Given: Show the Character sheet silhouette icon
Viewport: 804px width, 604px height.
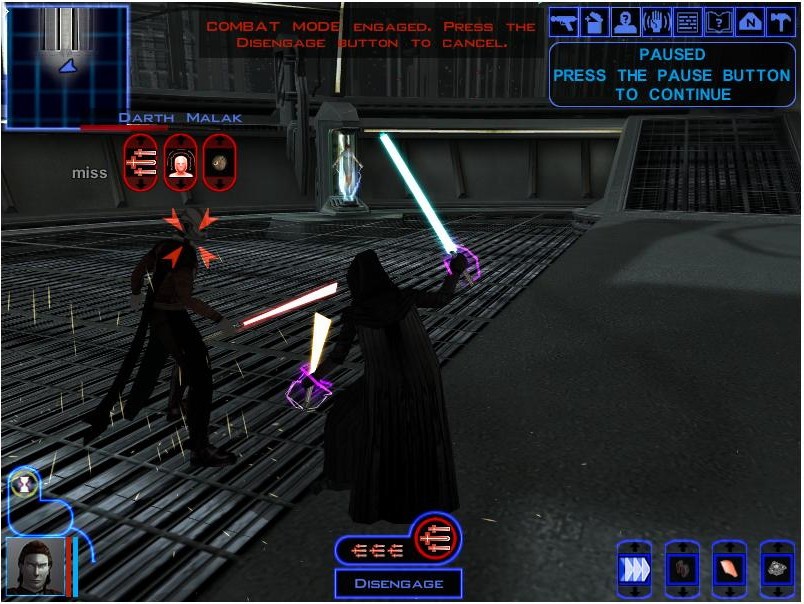Looking at the screenshot, I should coord(625,21).
